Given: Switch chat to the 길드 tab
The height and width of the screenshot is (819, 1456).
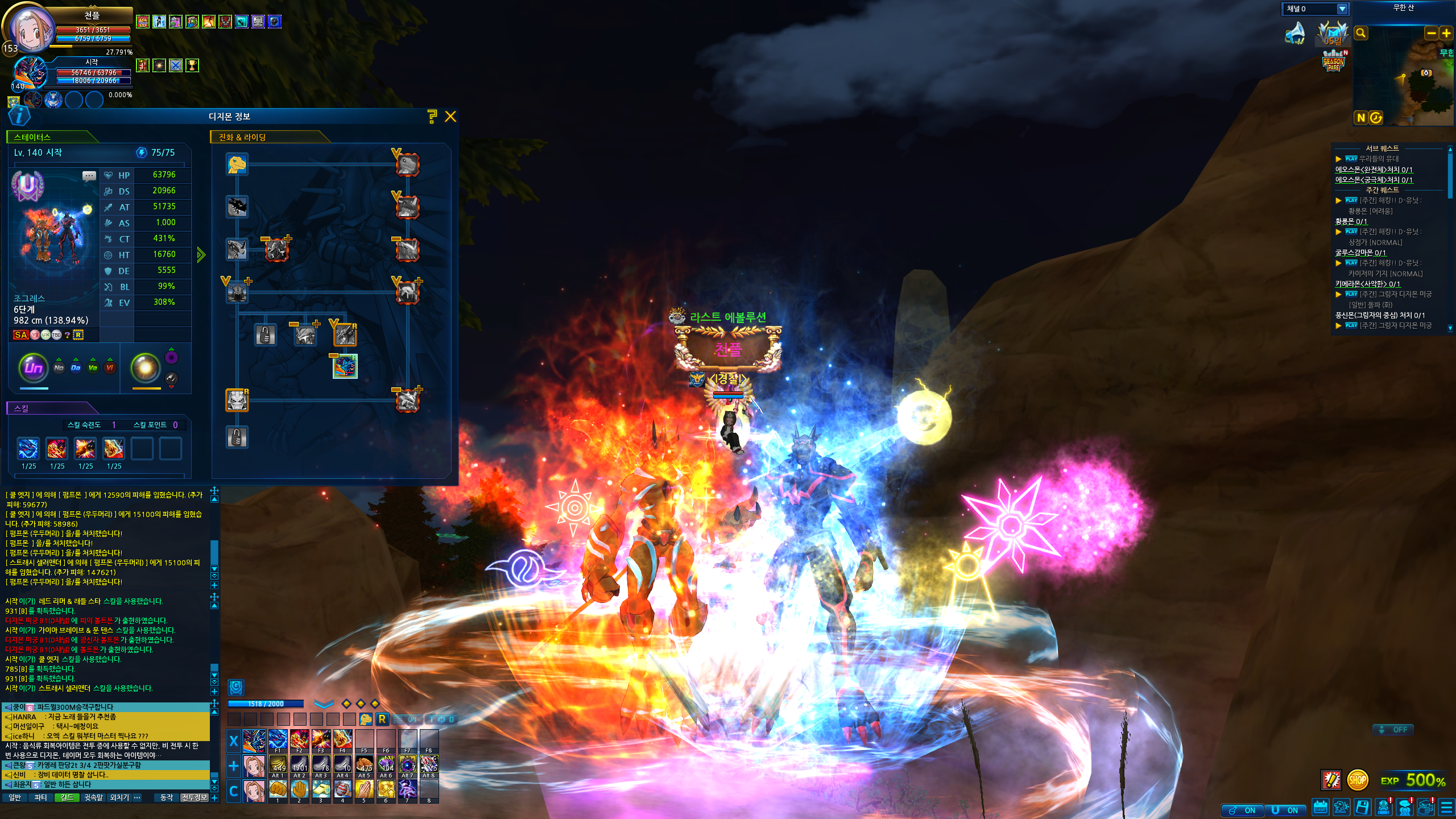Looking at the screenshot, I should [67, 797].
